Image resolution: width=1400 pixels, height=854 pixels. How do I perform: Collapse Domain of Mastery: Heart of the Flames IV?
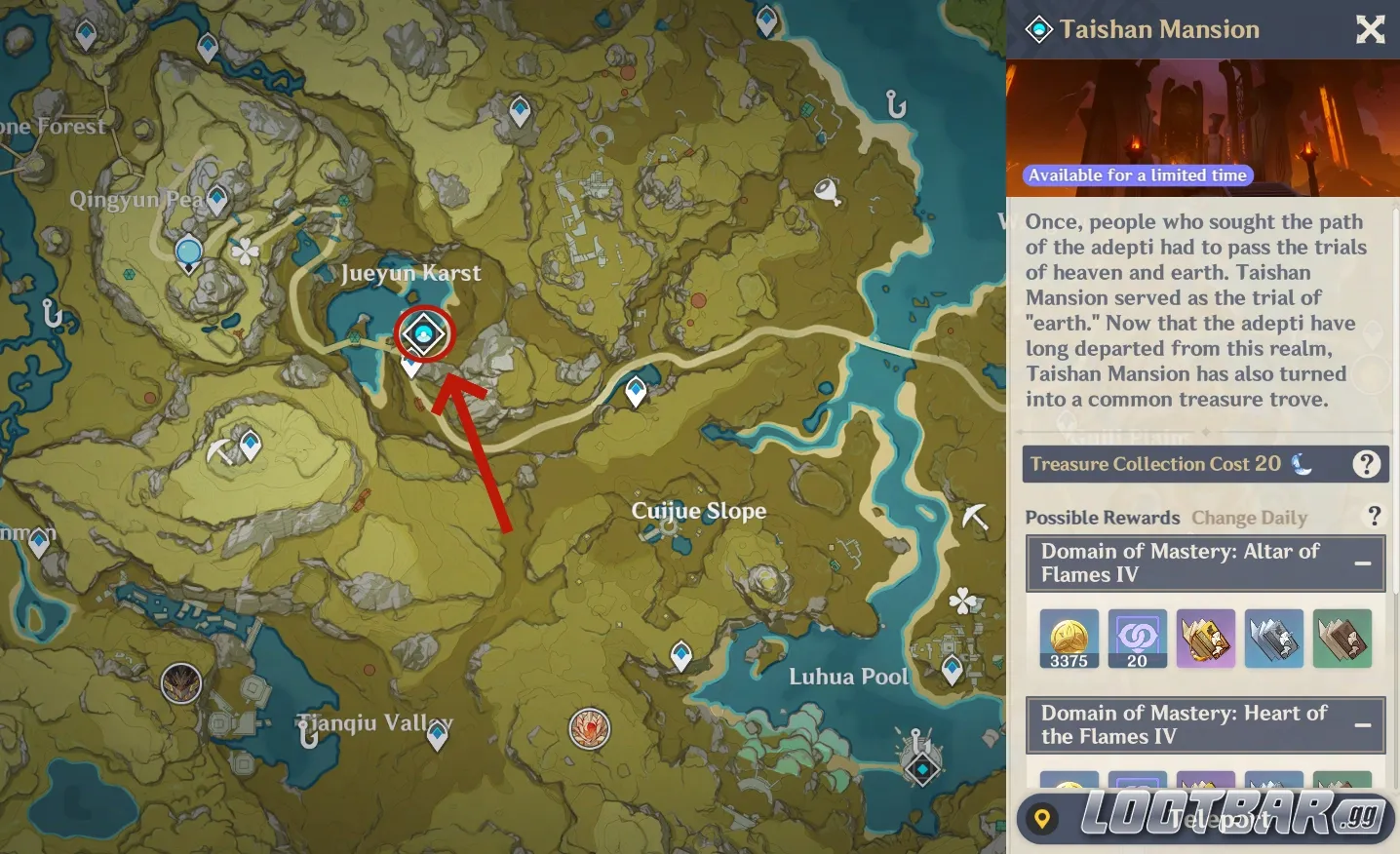(x=1363, y=725)
